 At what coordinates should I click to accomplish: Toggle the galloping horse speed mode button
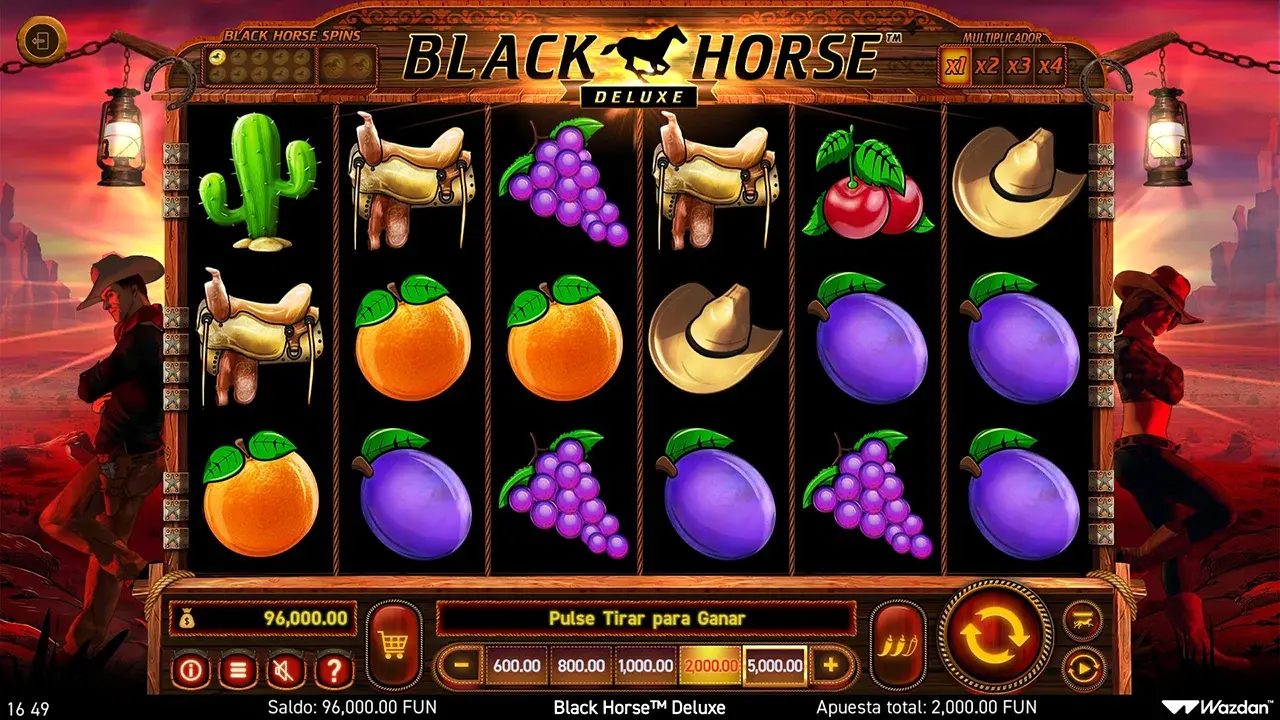1082,619
